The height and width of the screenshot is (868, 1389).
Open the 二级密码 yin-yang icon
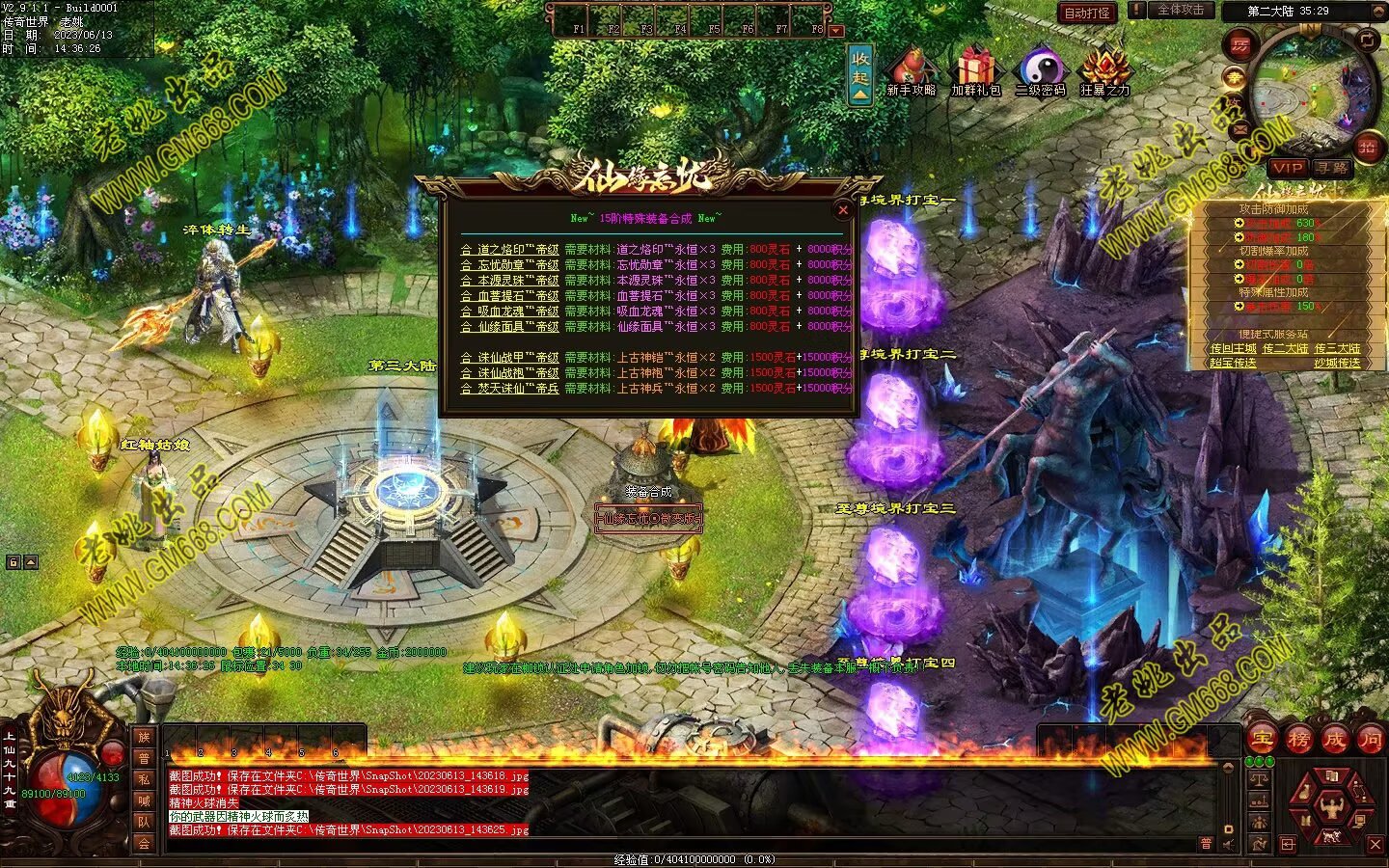click(x=1041, y=71)
